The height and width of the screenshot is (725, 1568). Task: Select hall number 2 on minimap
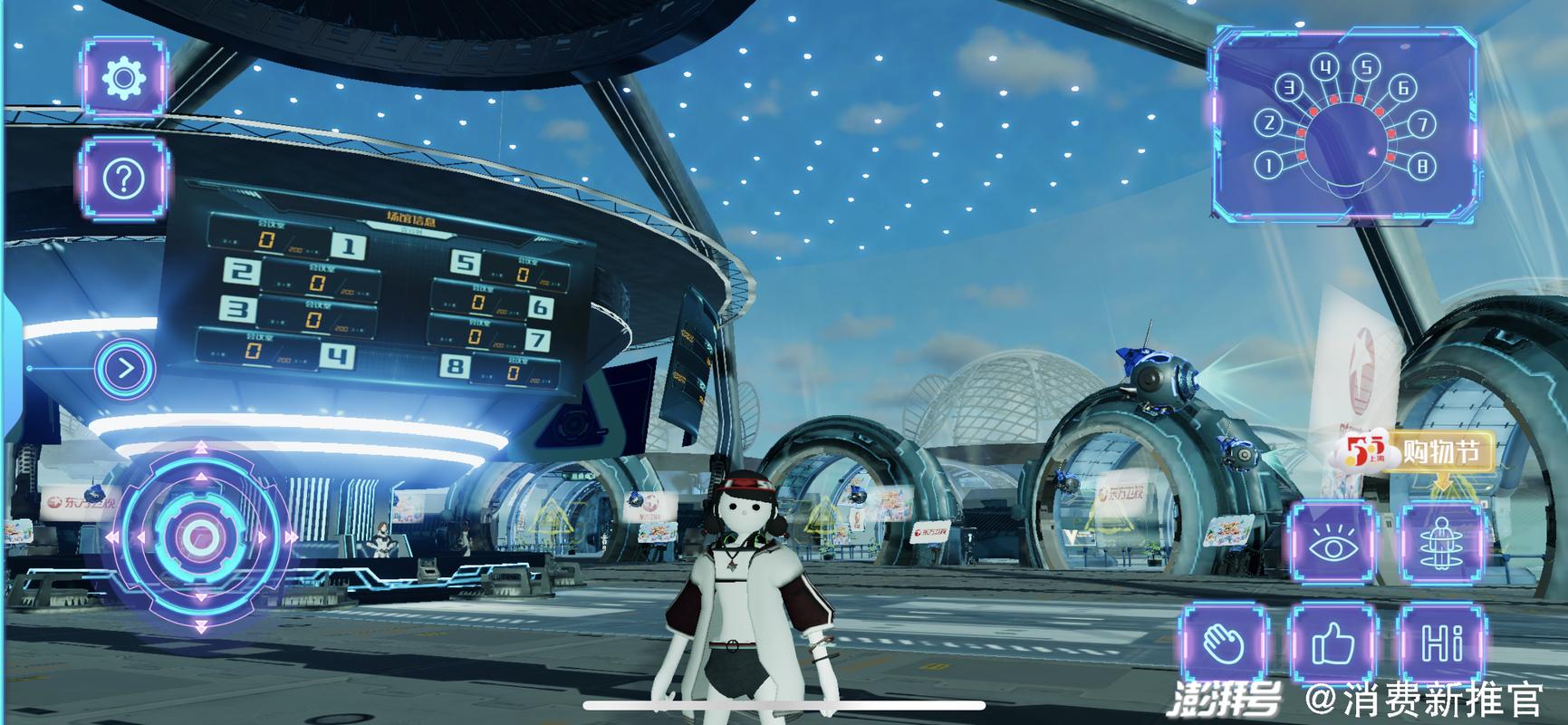tap(1269, 123)
